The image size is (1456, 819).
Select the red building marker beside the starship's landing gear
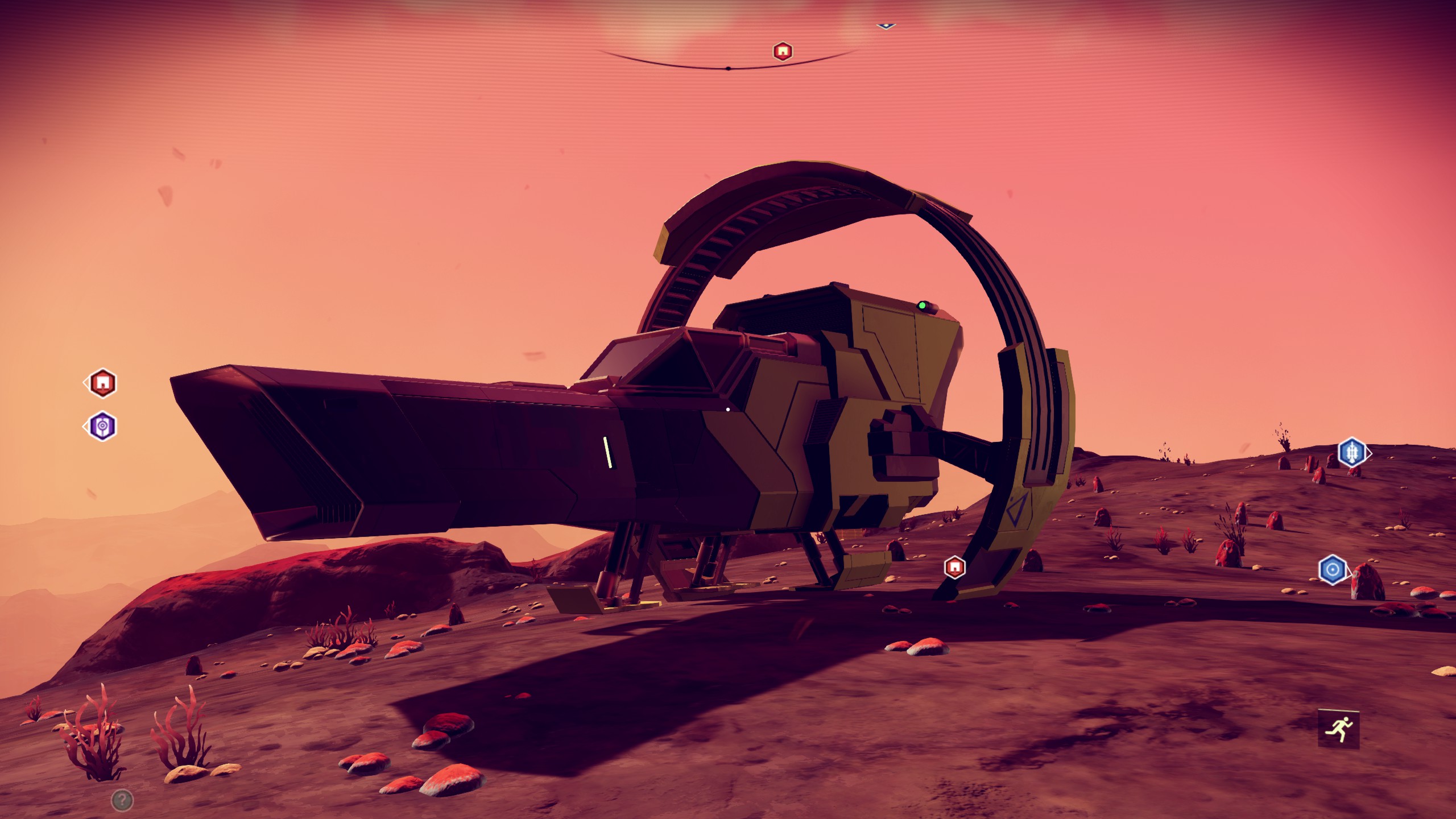click(954, 567)
